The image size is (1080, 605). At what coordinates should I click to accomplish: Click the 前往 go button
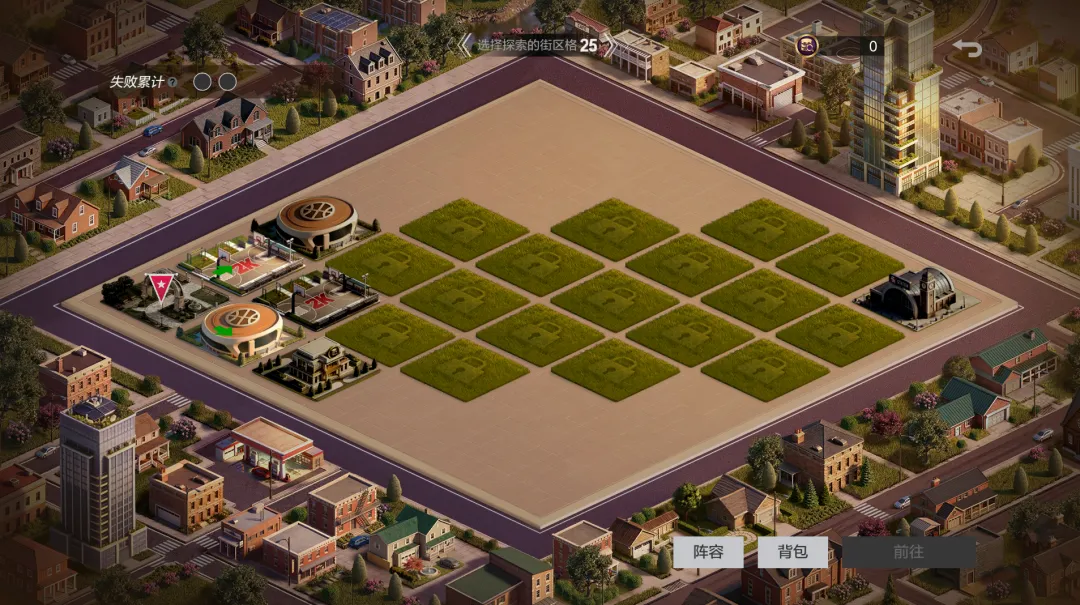point(908,552)
